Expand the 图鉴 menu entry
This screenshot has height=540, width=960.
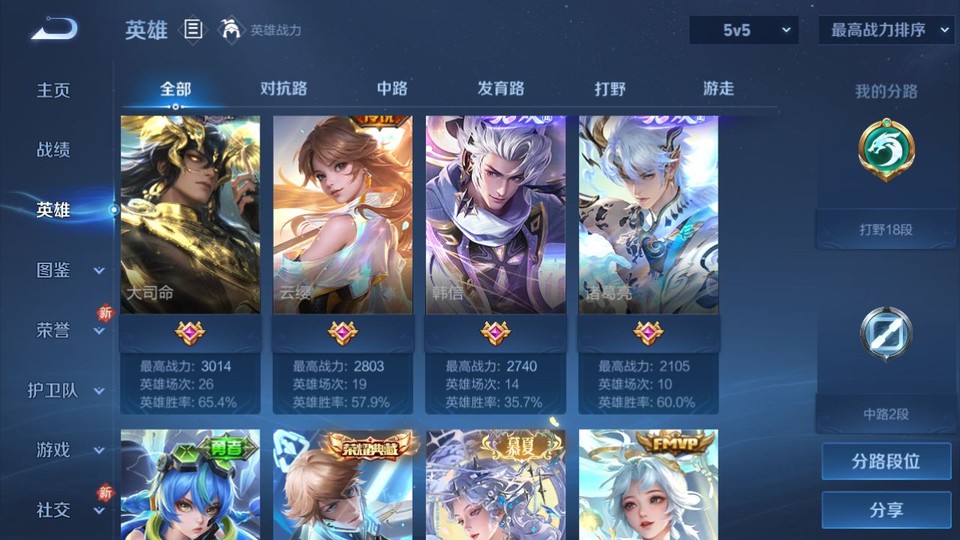click(x=68, y=270)
